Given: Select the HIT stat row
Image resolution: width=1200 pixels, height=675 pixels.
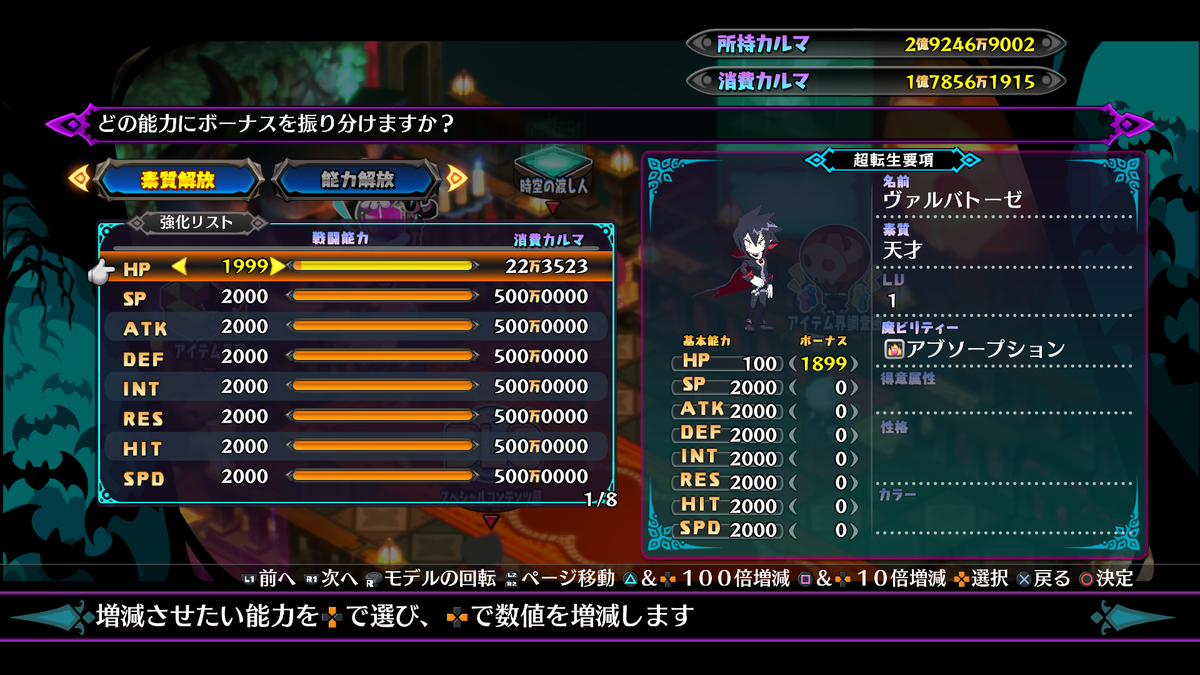Looking at the screenshot, I should (x=355, y=447).
